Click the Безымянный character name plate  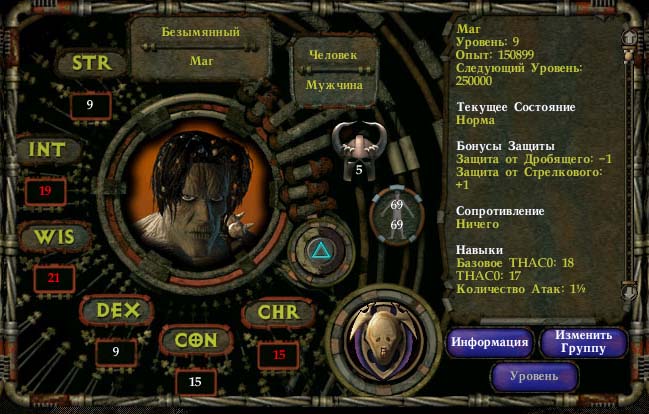click(x=201, y=32)
